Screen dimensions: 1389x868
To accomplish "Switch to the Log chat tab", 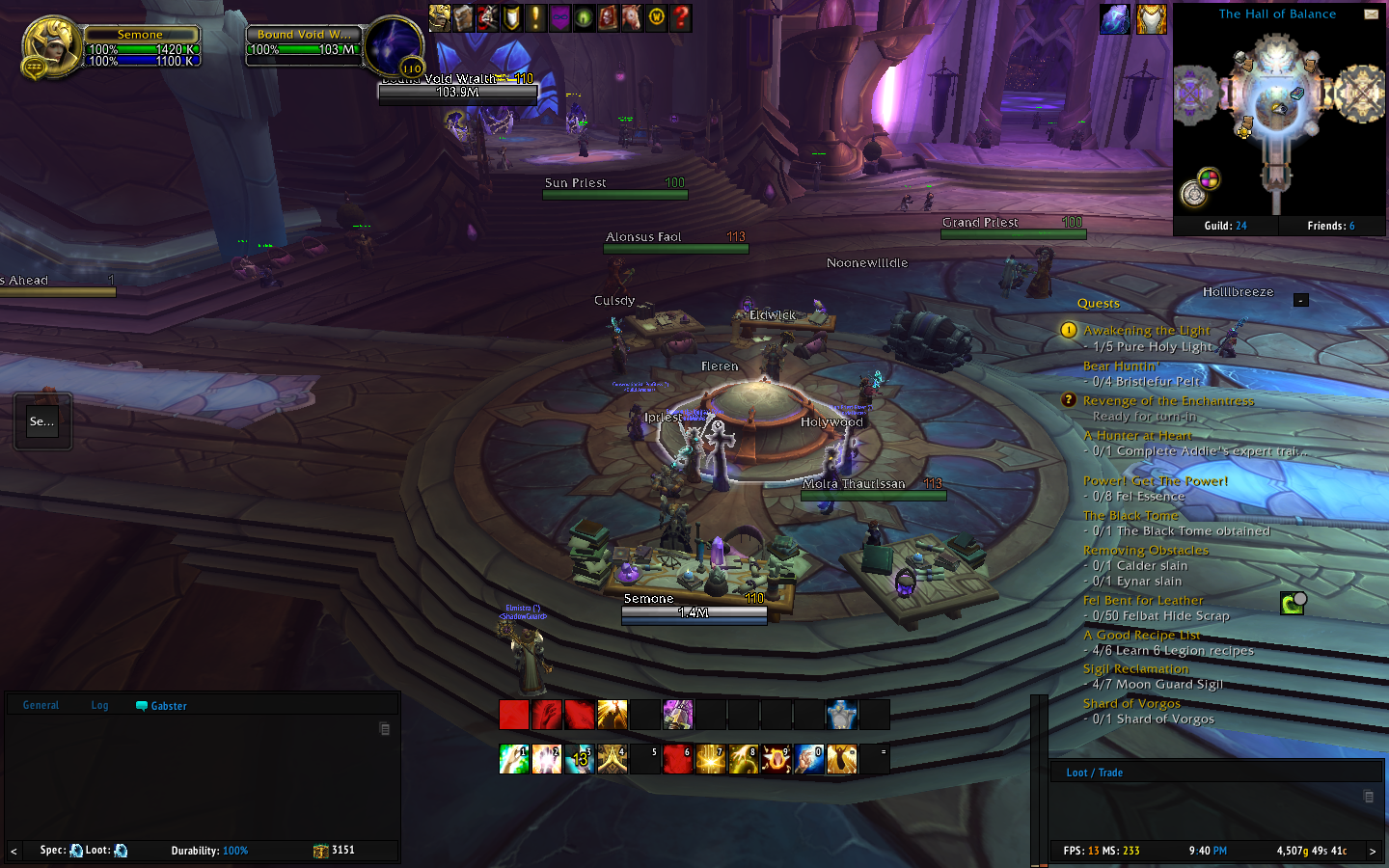I will point(99,705).
